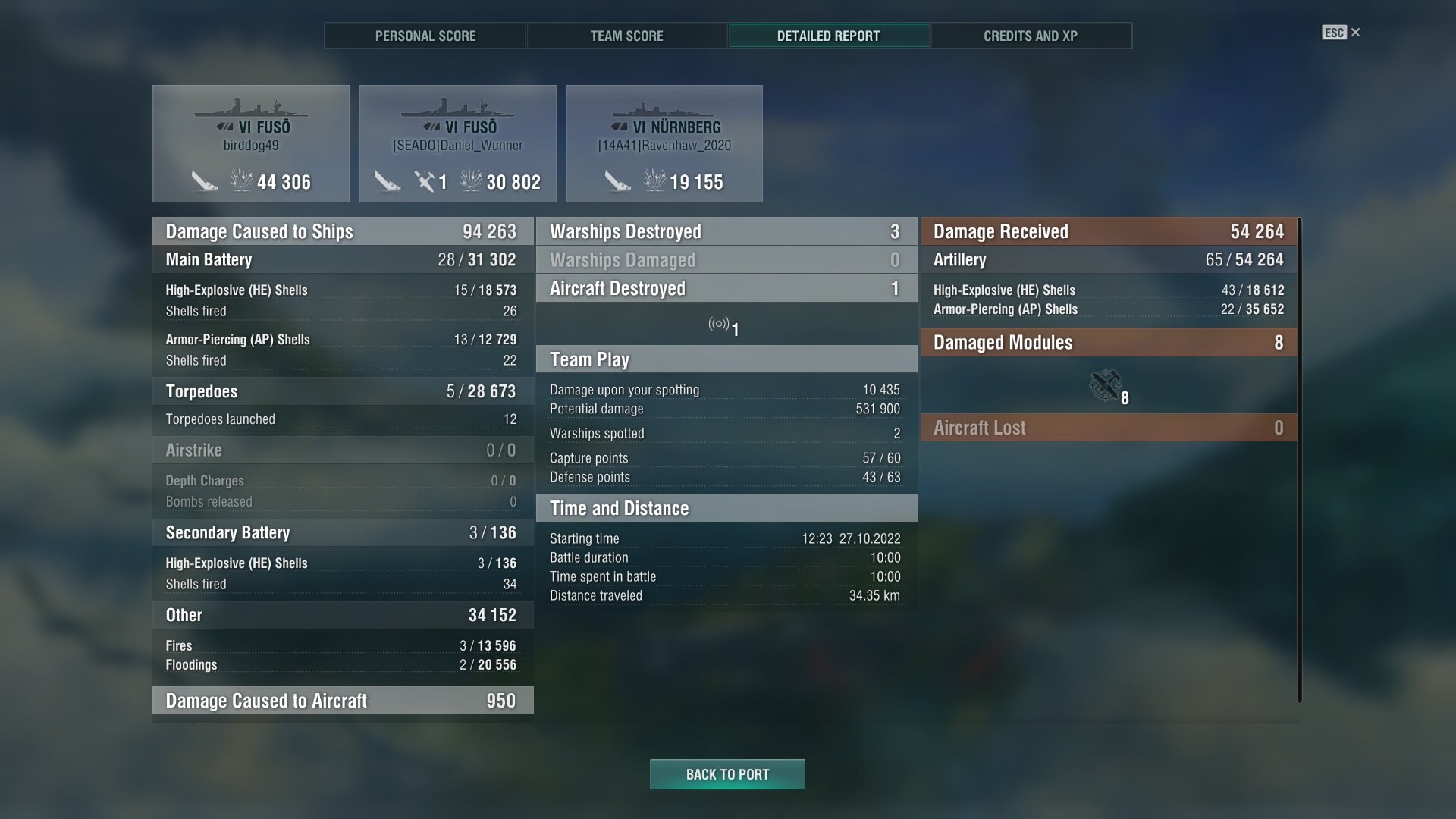
Task: Choose Daniel_Wunner's Fusō ship card
Action: pyautogui.click(x=457, y=144)
